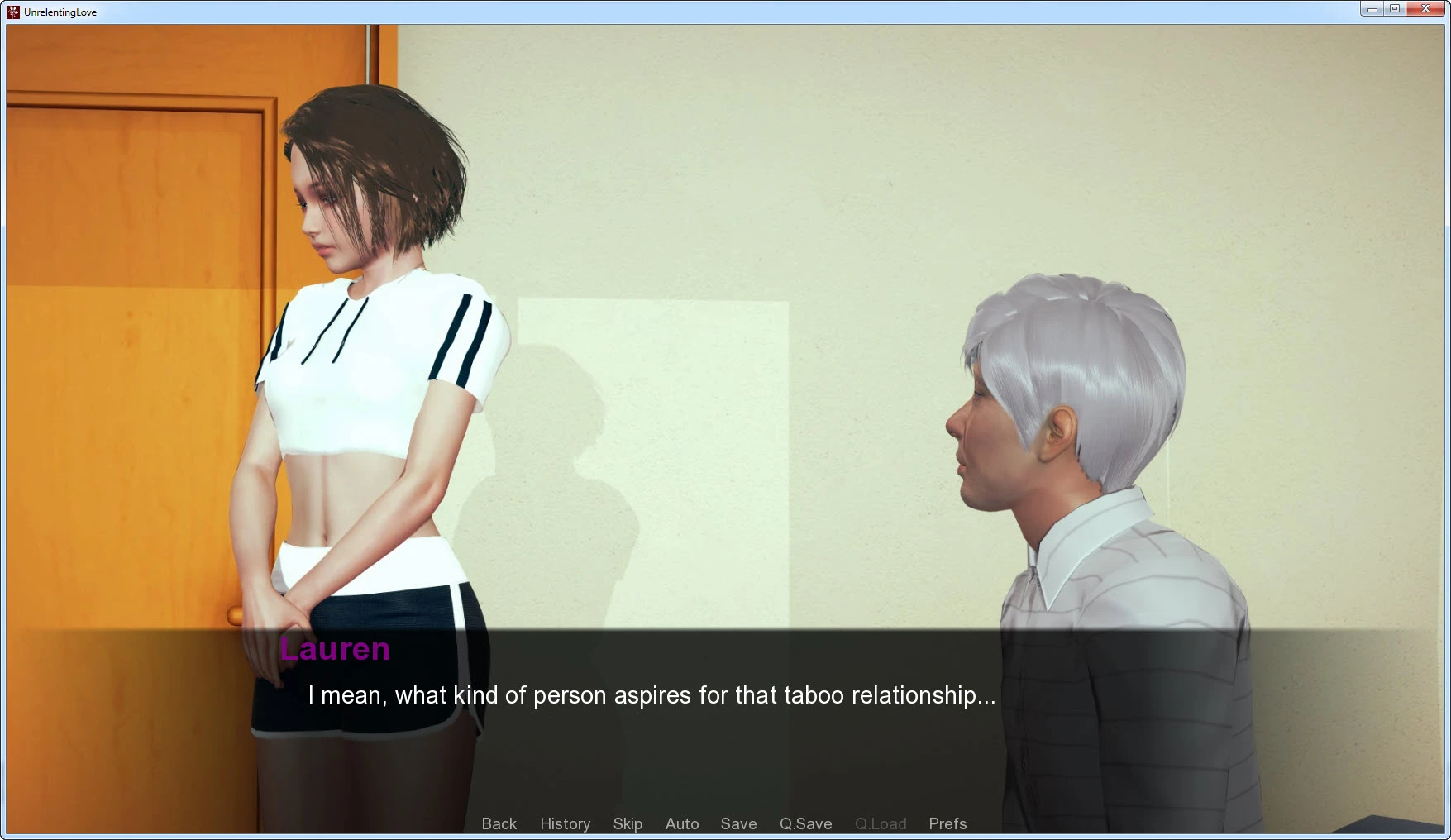Screen dimensions: 1451x840
Task: Go Back to the previous line
Action: [x=499, y=823]
